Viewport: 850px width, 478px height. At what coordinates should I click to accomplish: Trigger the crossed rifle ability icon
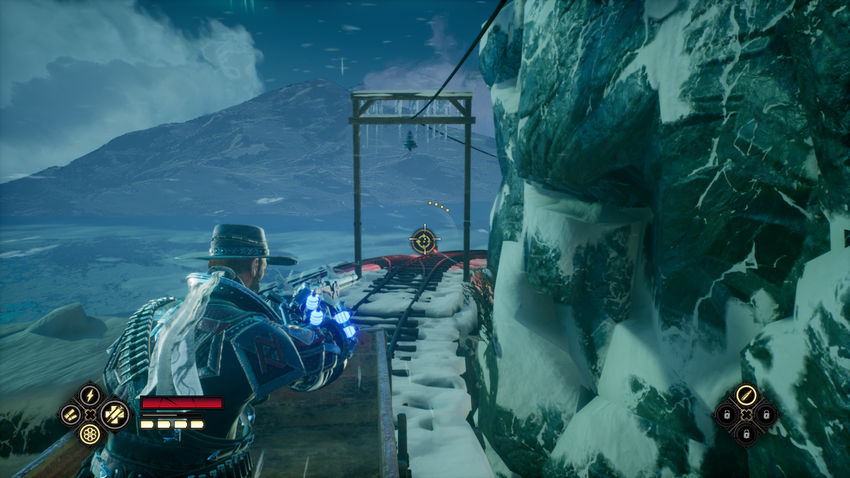[112, 414]
